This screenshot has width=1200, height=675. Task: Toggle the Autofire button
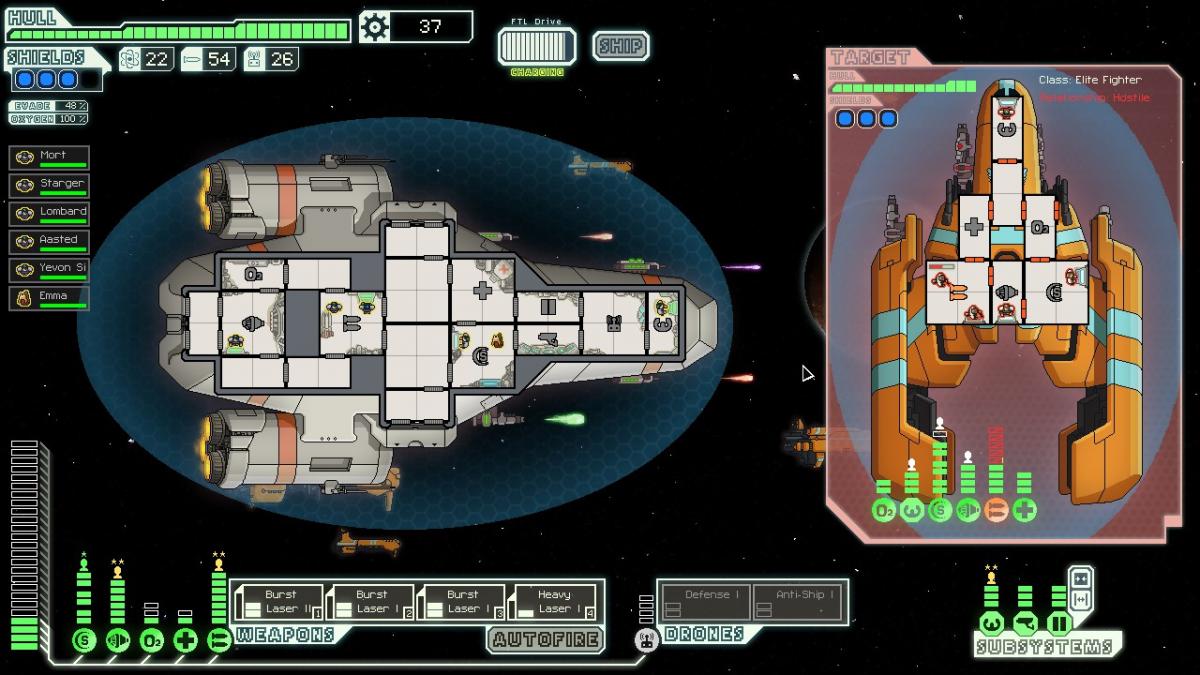tap(546, 639)
